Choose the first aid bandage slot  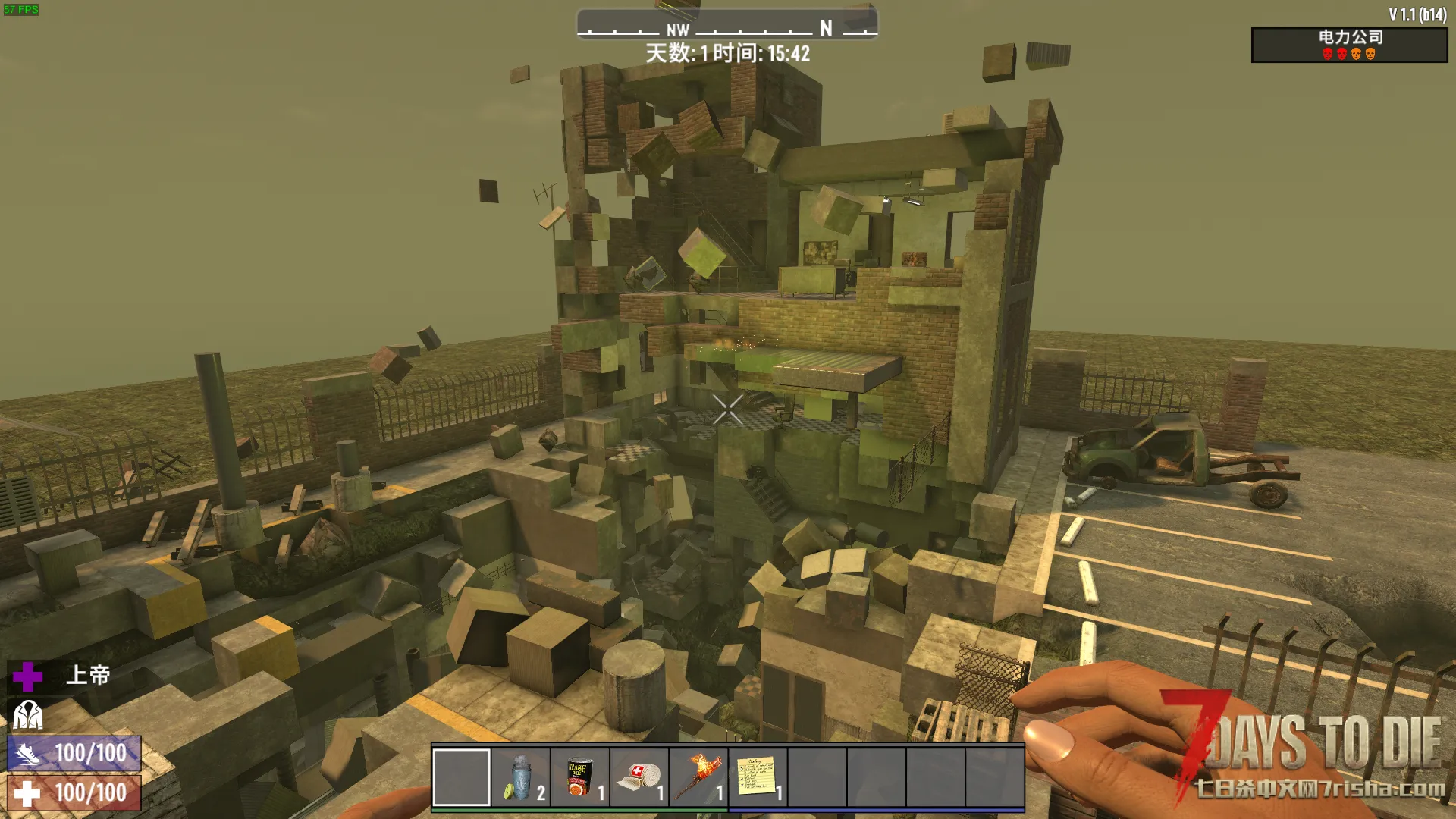pyautogui.click(x=639, y=777)
